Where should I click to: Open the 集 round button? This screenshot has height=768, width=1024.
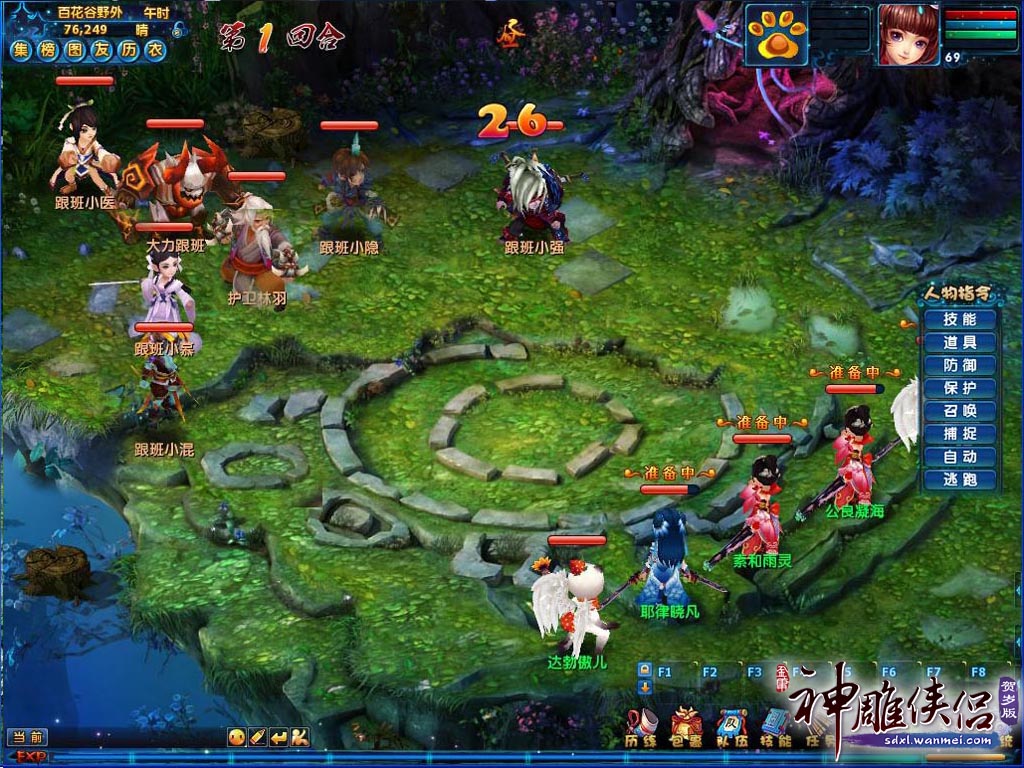[x=21, y=49]
